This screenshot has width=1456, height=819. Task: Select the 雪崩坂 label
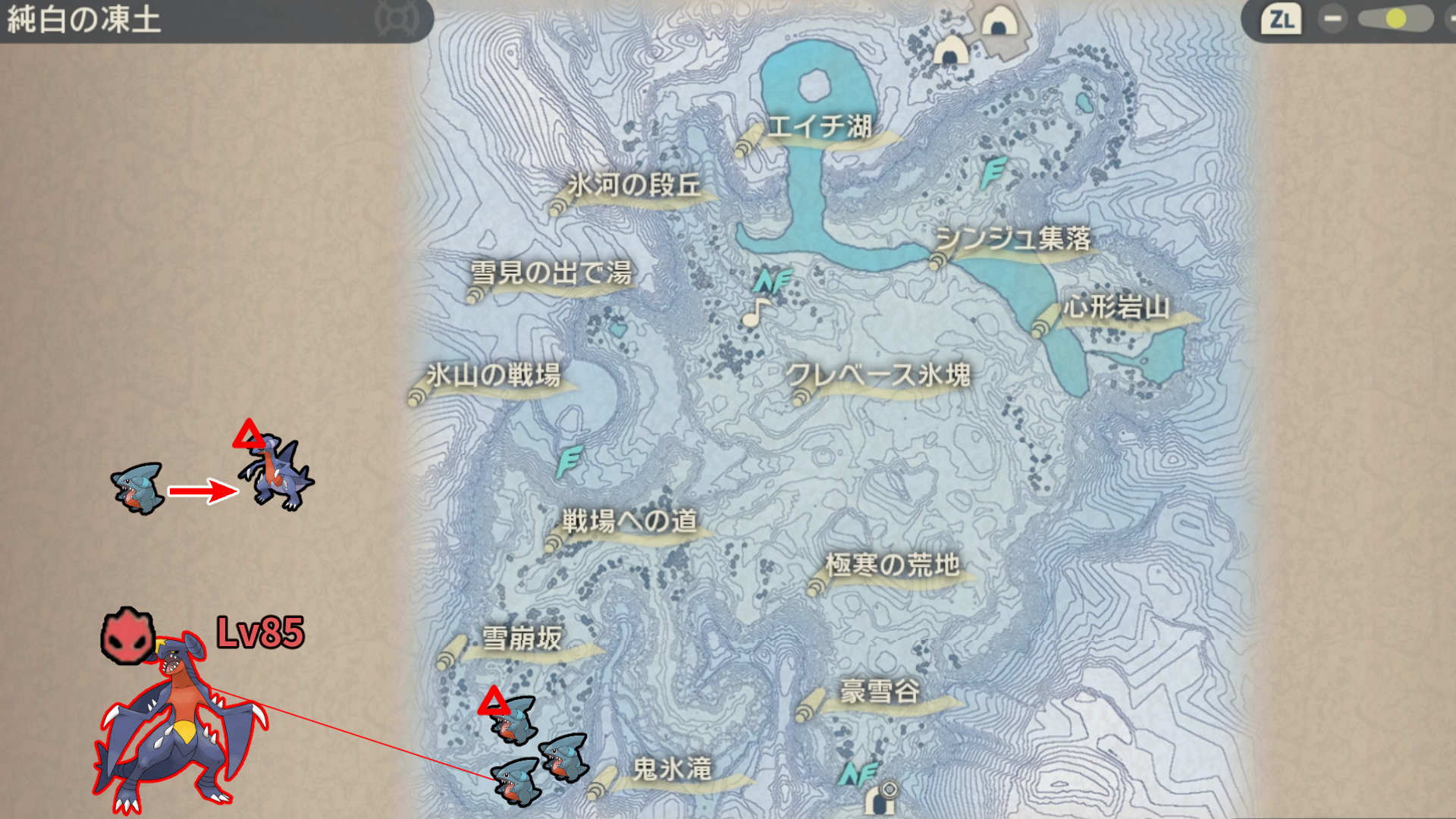point(522,639)
